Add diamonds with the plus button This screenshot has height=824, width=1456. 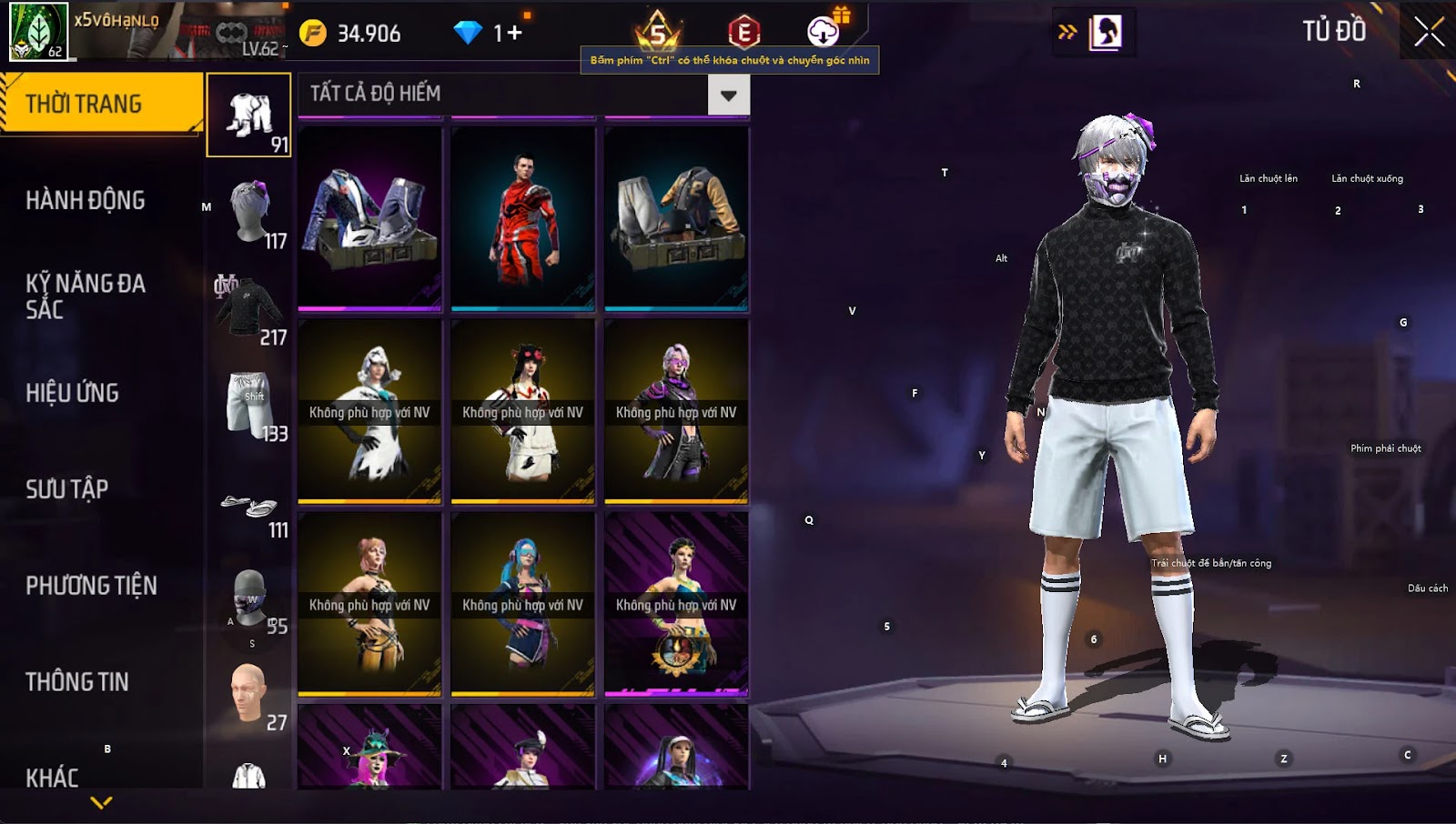[515, 34]
